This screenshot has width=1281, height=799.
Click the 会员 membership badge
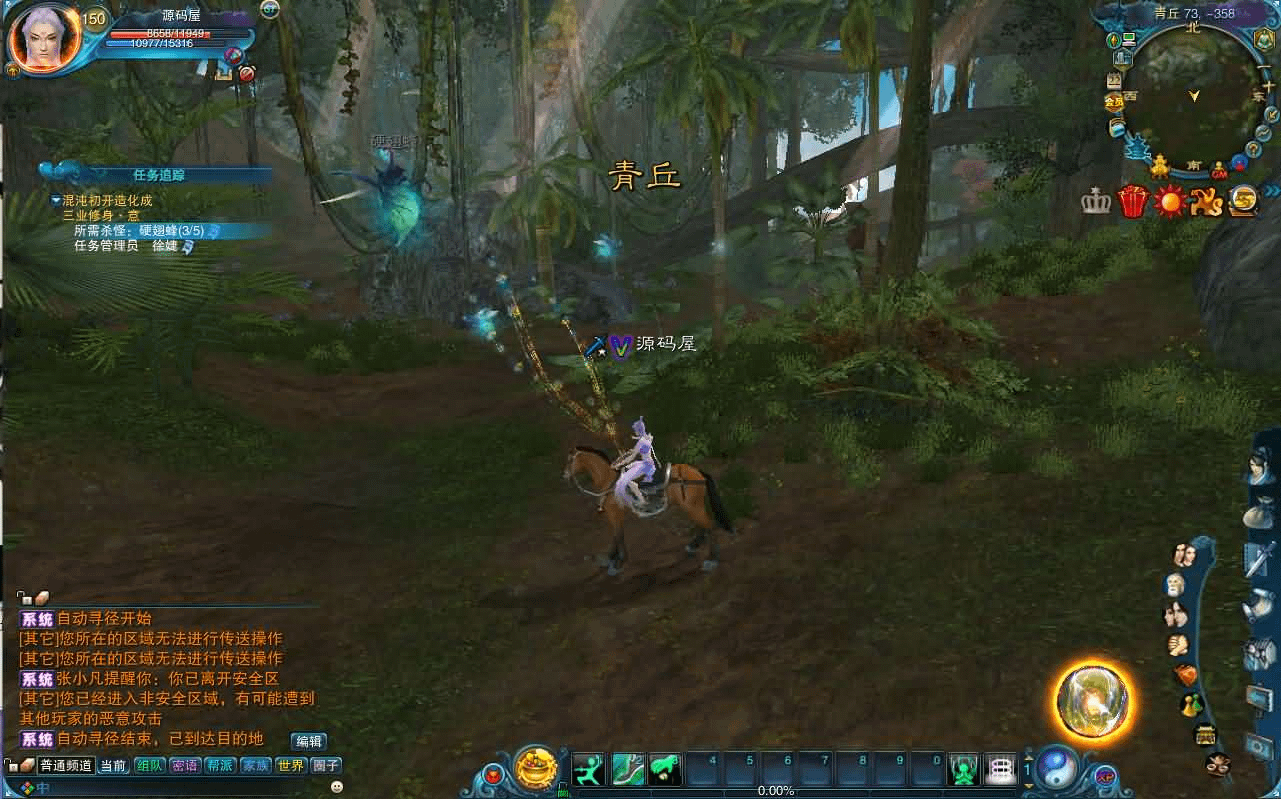click(1113, 102)
